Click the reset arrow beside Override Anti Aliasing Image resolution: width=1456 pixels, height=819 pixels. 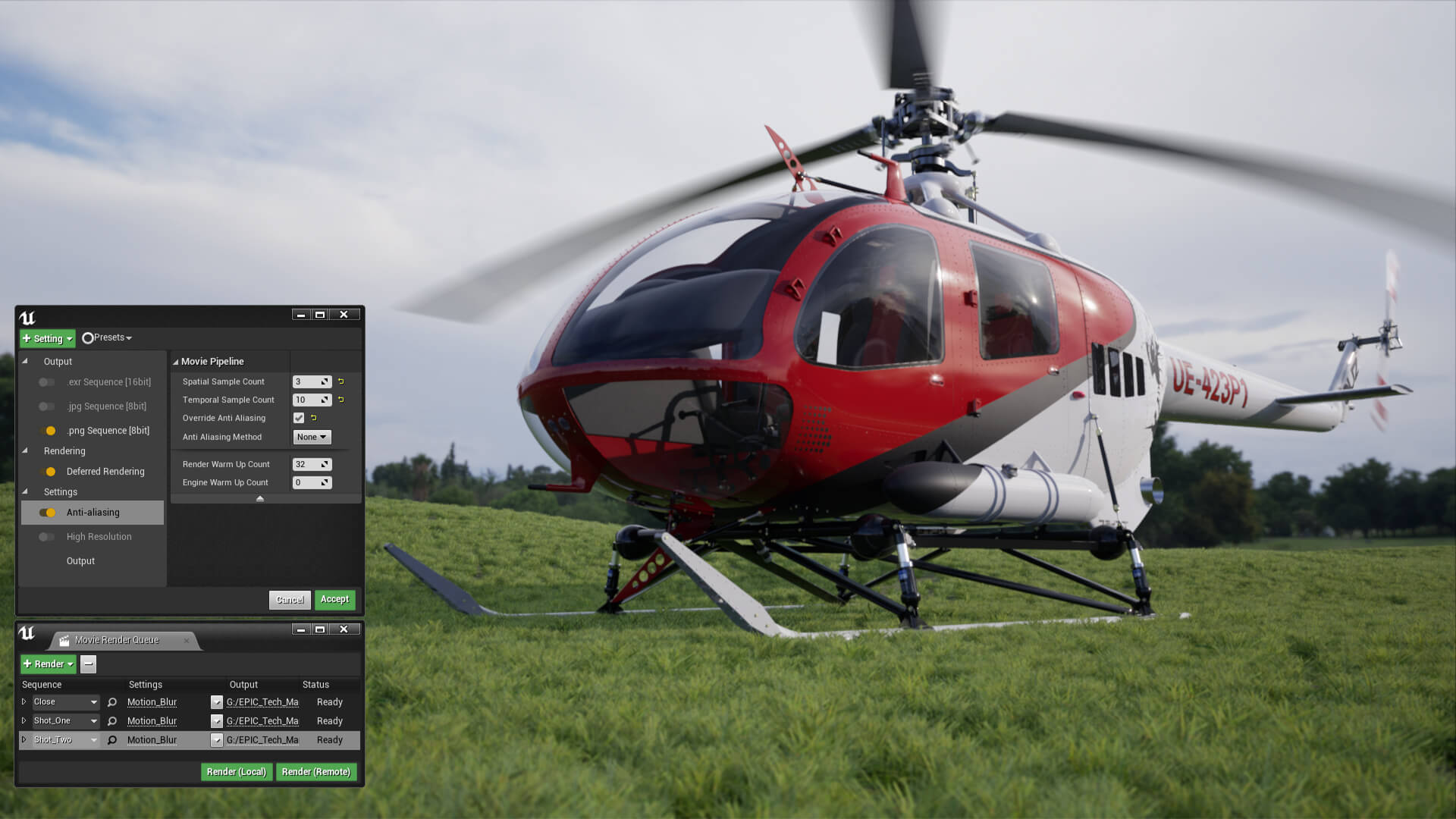point(314,418)
